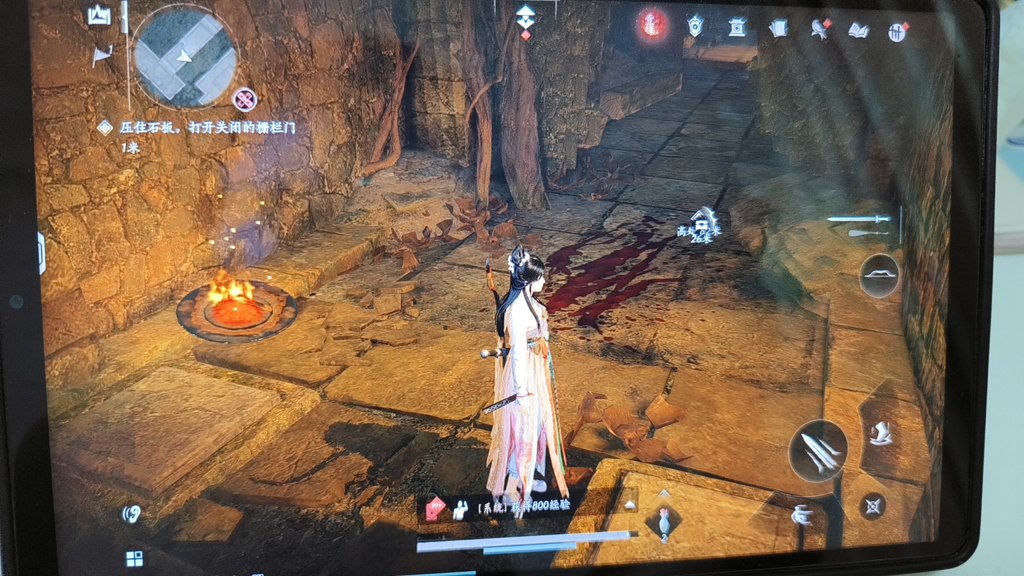Switch weapon using the sword selector

point(860,219)
